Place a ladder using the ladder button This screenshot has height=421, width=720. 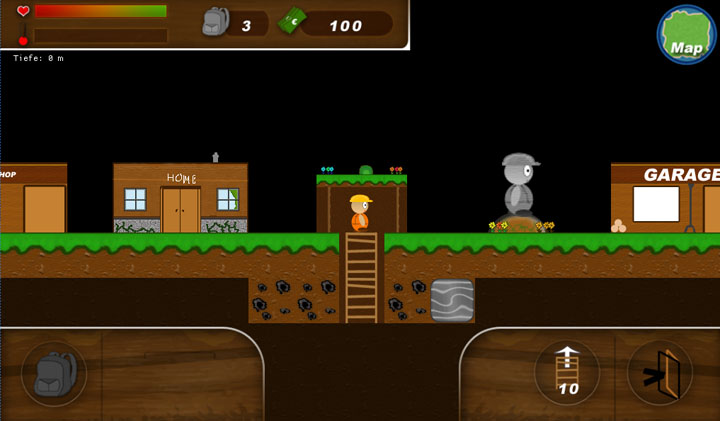coord(568,372)
